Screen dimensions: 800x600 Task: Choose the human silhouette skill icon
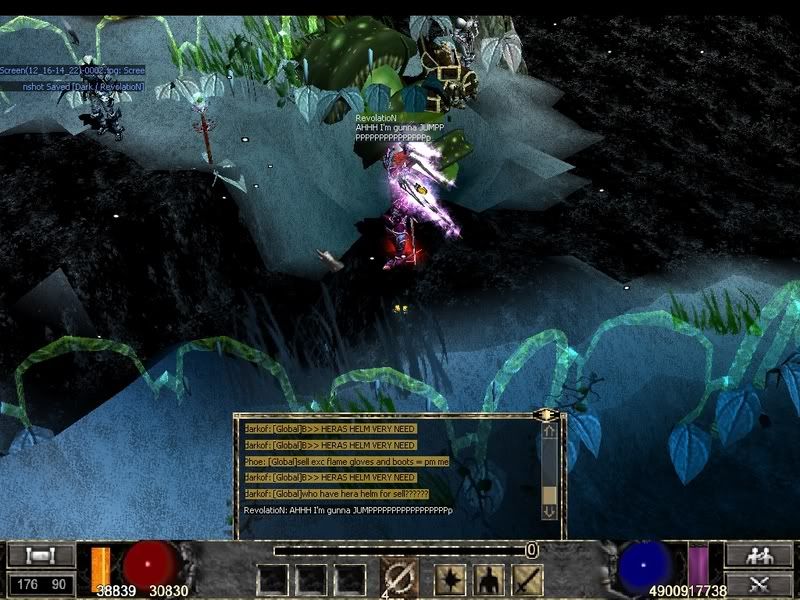(x=487, y=580)
